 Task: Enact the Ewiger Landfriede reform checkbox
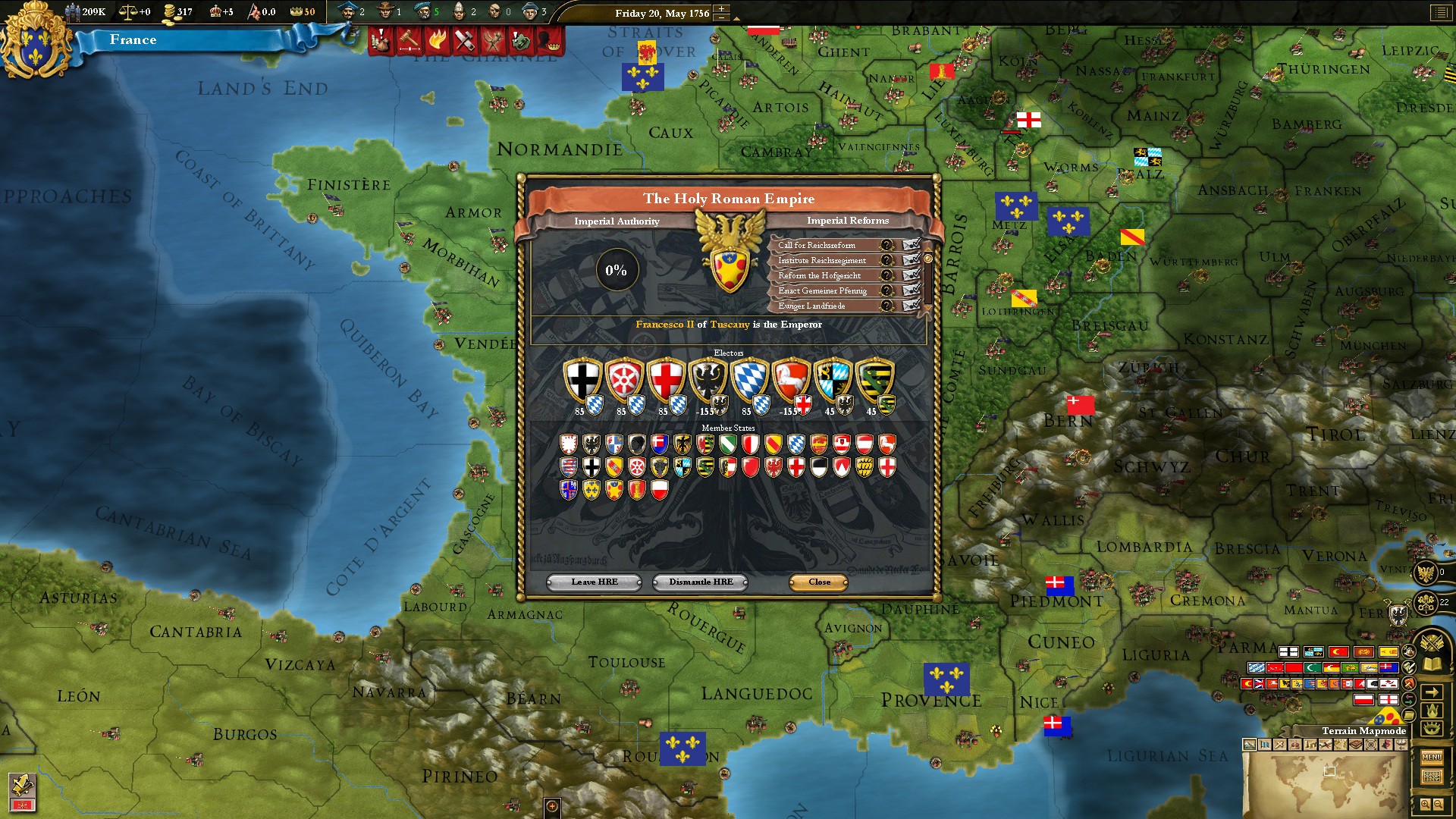tap(911, 306)
